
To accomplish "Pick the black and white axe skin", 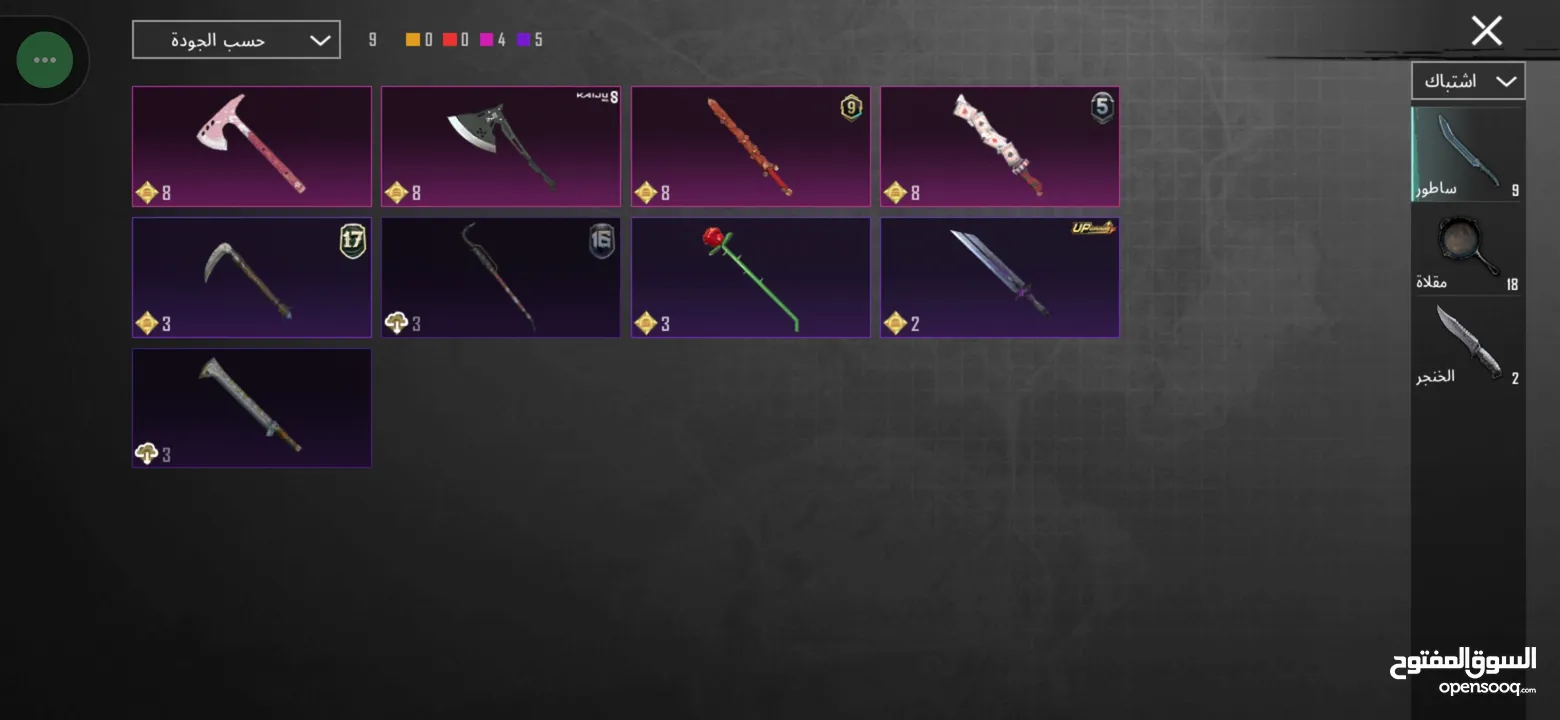I will 501,146.
